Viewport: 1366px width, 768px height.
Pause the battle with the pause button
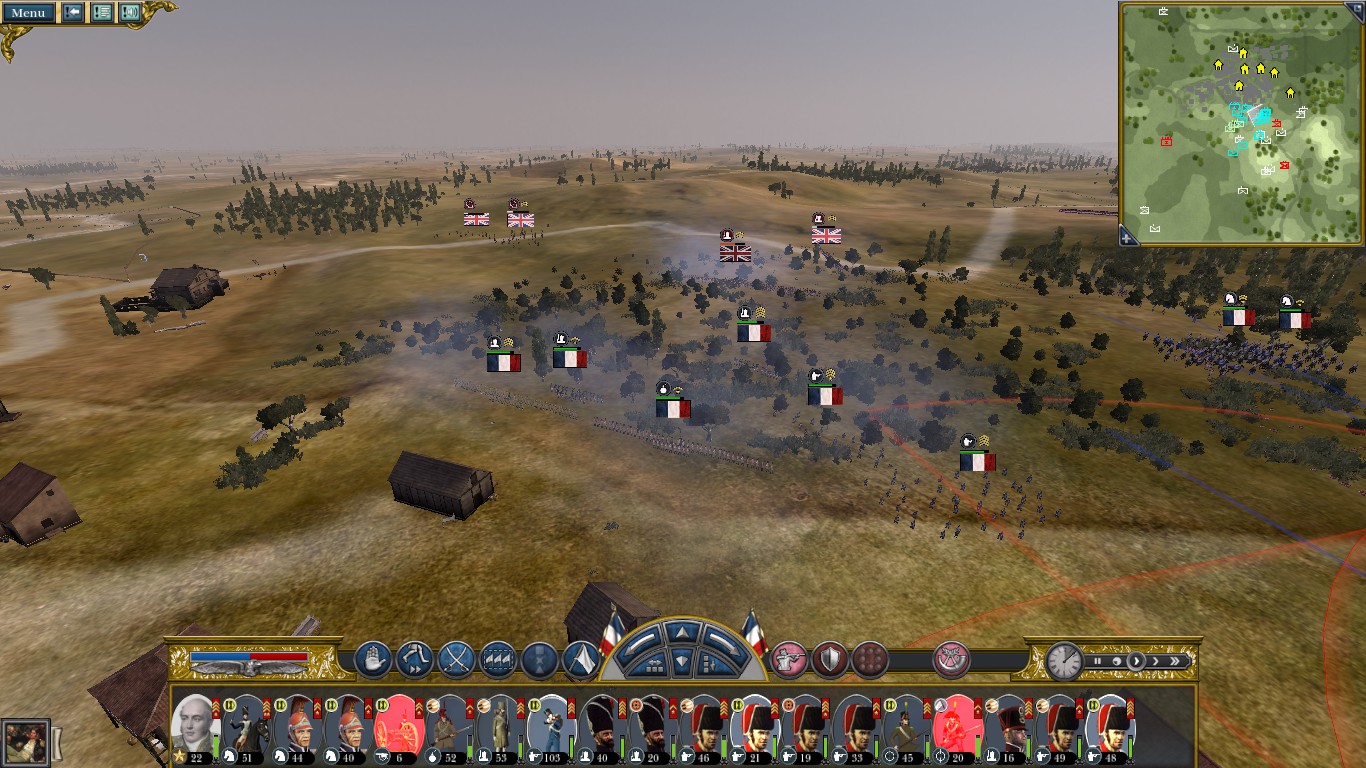tap(1097, 661)
